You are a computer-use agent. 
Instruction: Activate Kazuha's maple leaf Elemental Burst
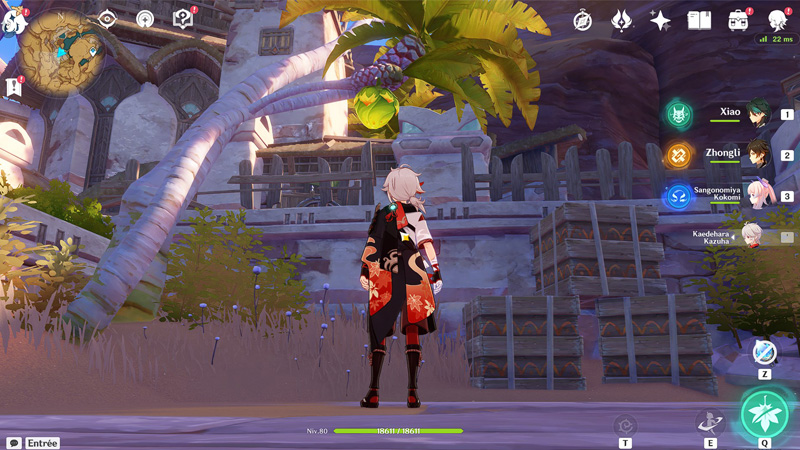(765, 414)
